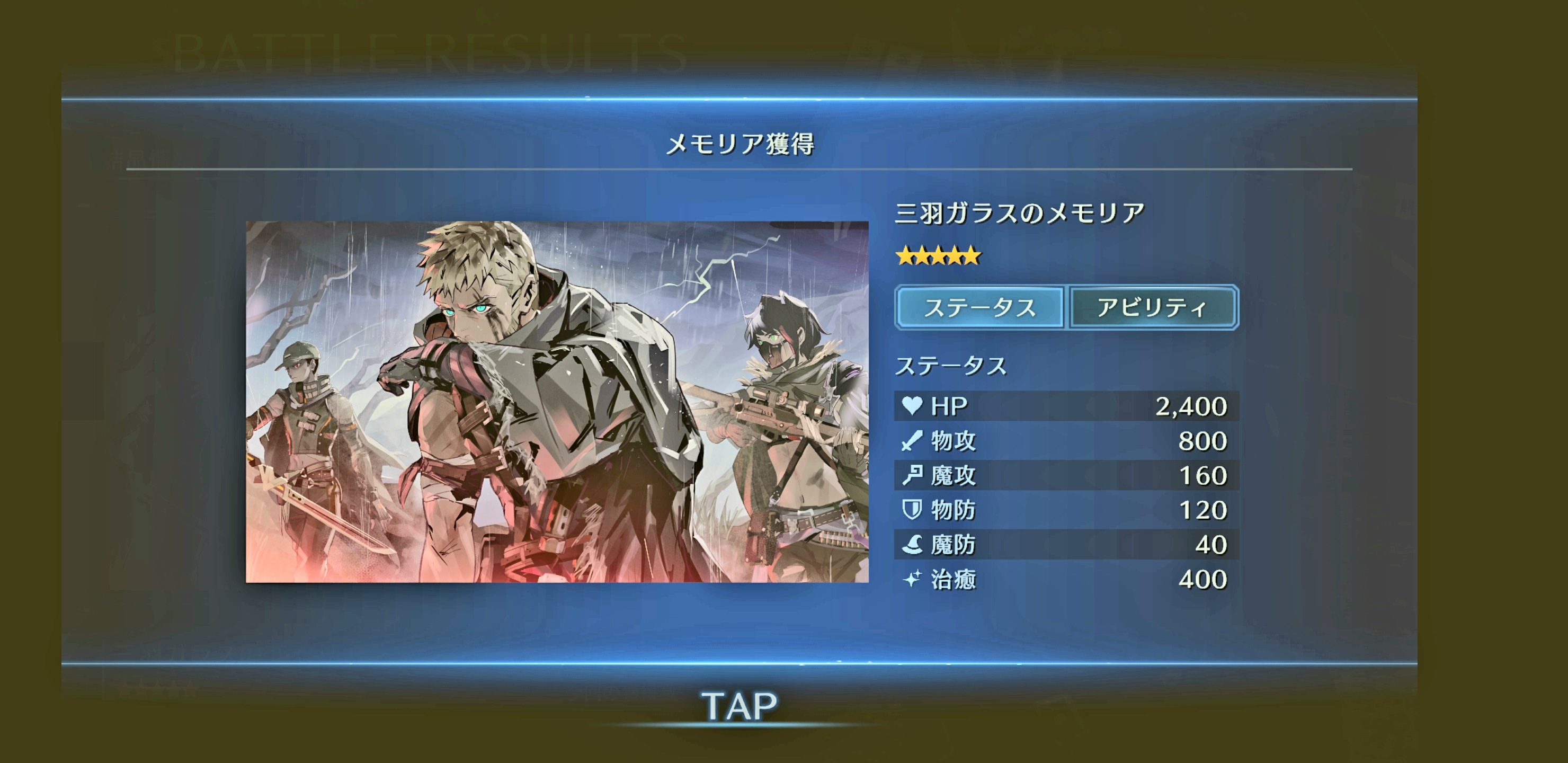Open the アビリティ tab
Viewport: 1568px width, 763px height.
pyautogui.click(x=1153, y=307)
